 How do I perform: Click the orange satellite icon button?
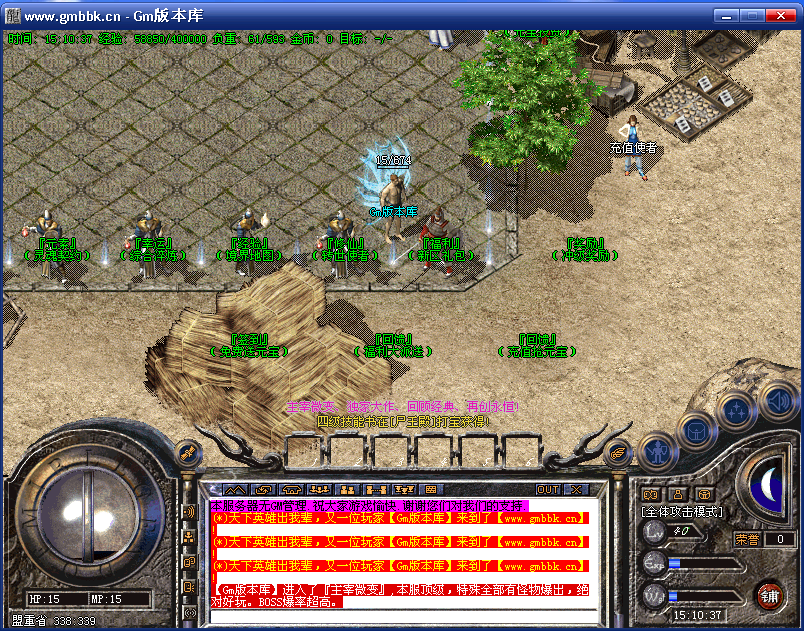(186, 453)
